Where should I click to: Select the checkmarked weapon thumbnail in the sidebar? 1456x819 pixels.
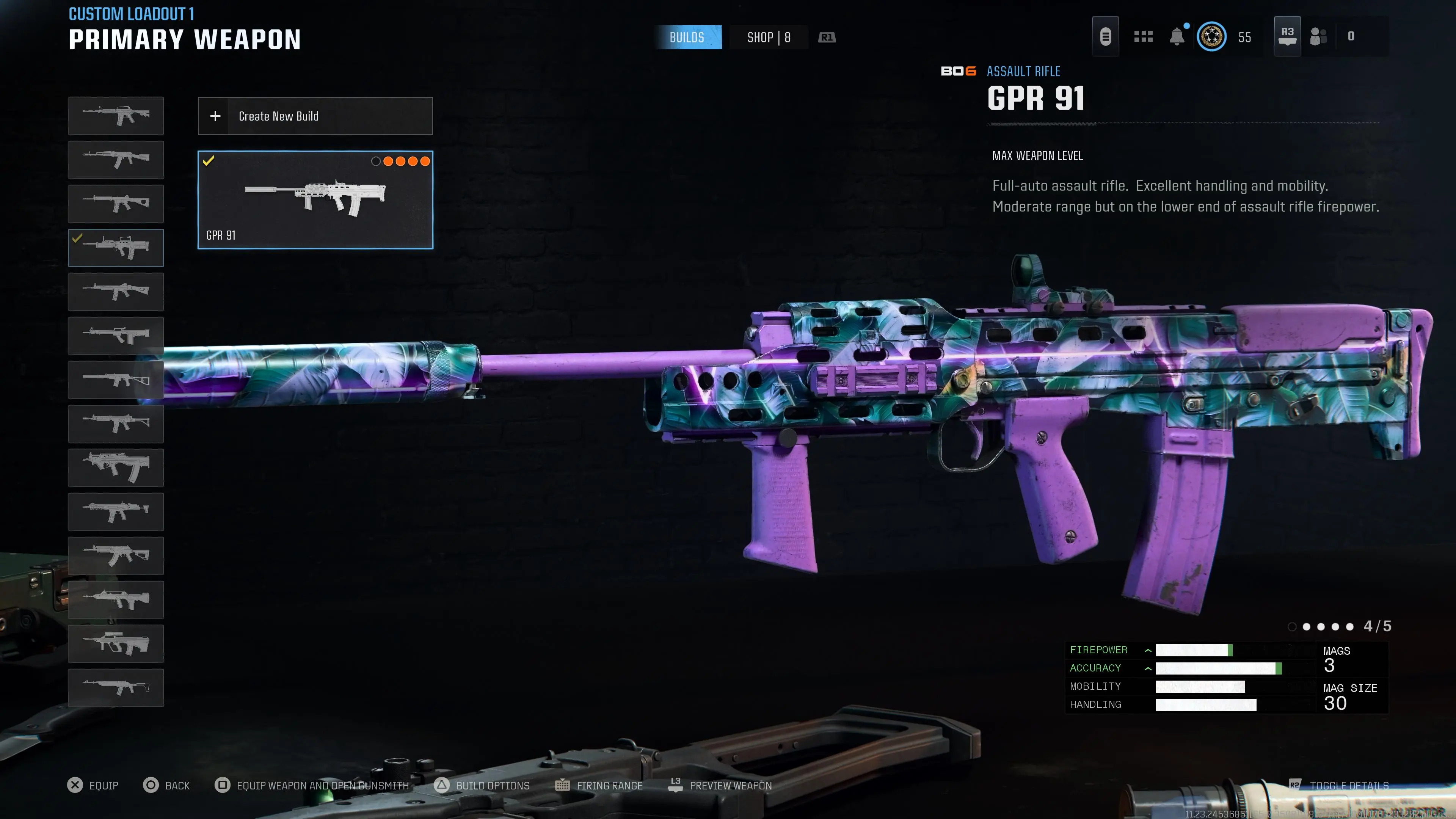coord(116,248)
